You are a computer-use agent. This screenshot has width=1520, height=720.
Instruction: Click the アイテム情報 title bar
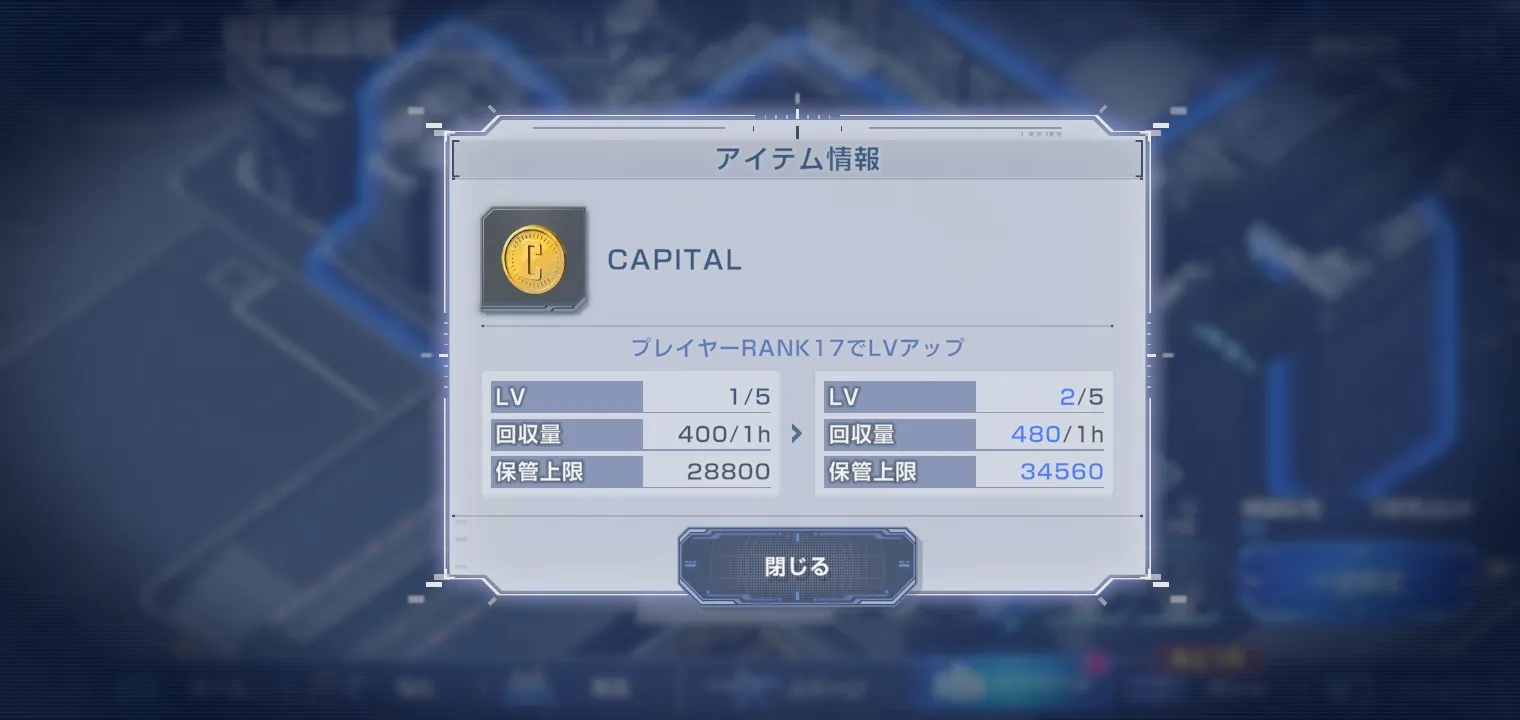[x=796, y=159]
